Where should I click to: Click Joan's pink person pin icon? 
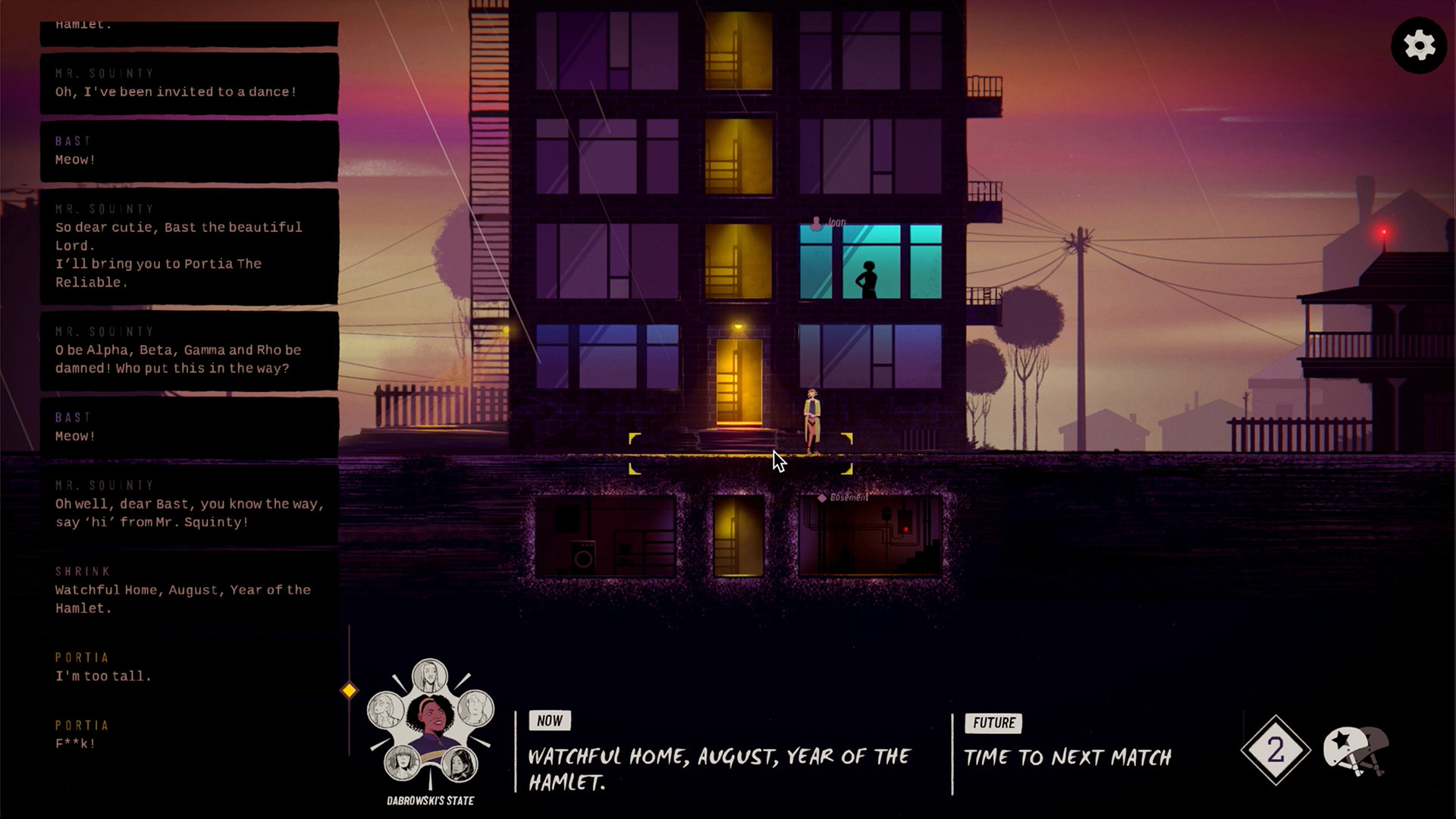point(817,222)
